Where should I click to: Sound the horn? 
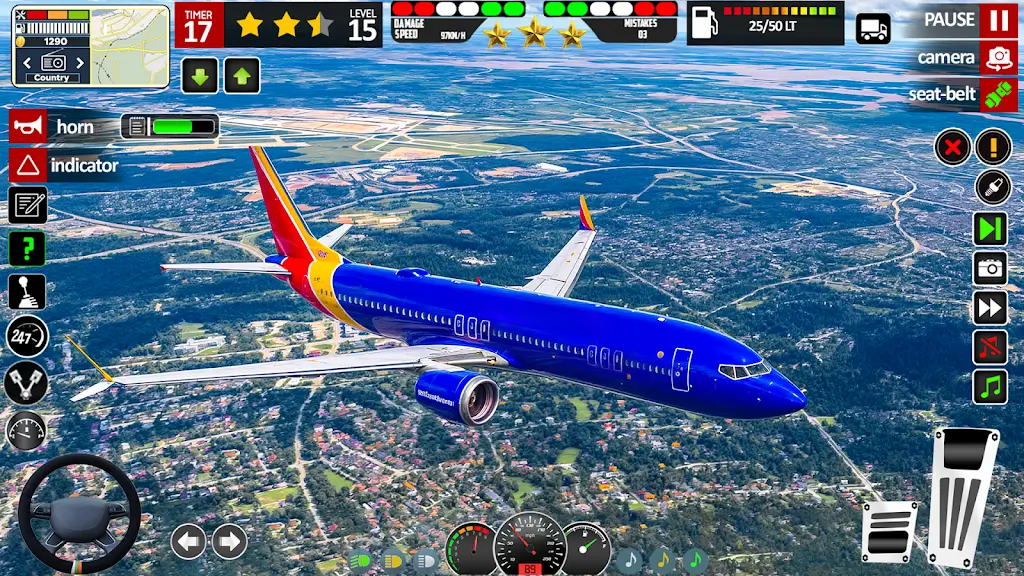(28, 127)
